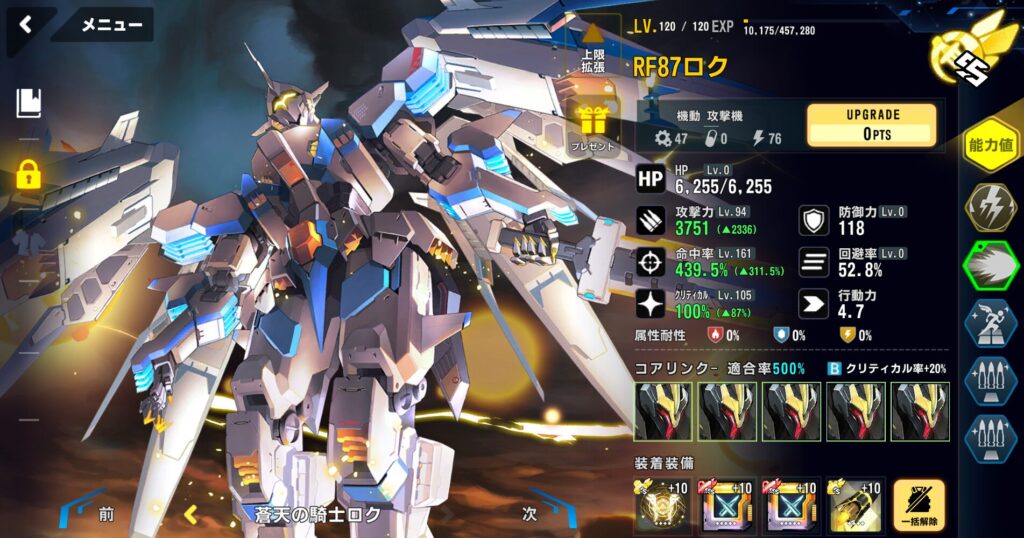Go to the previous unit with 前
Screen dimensions: 1024x538
click(x=107, y=514)
